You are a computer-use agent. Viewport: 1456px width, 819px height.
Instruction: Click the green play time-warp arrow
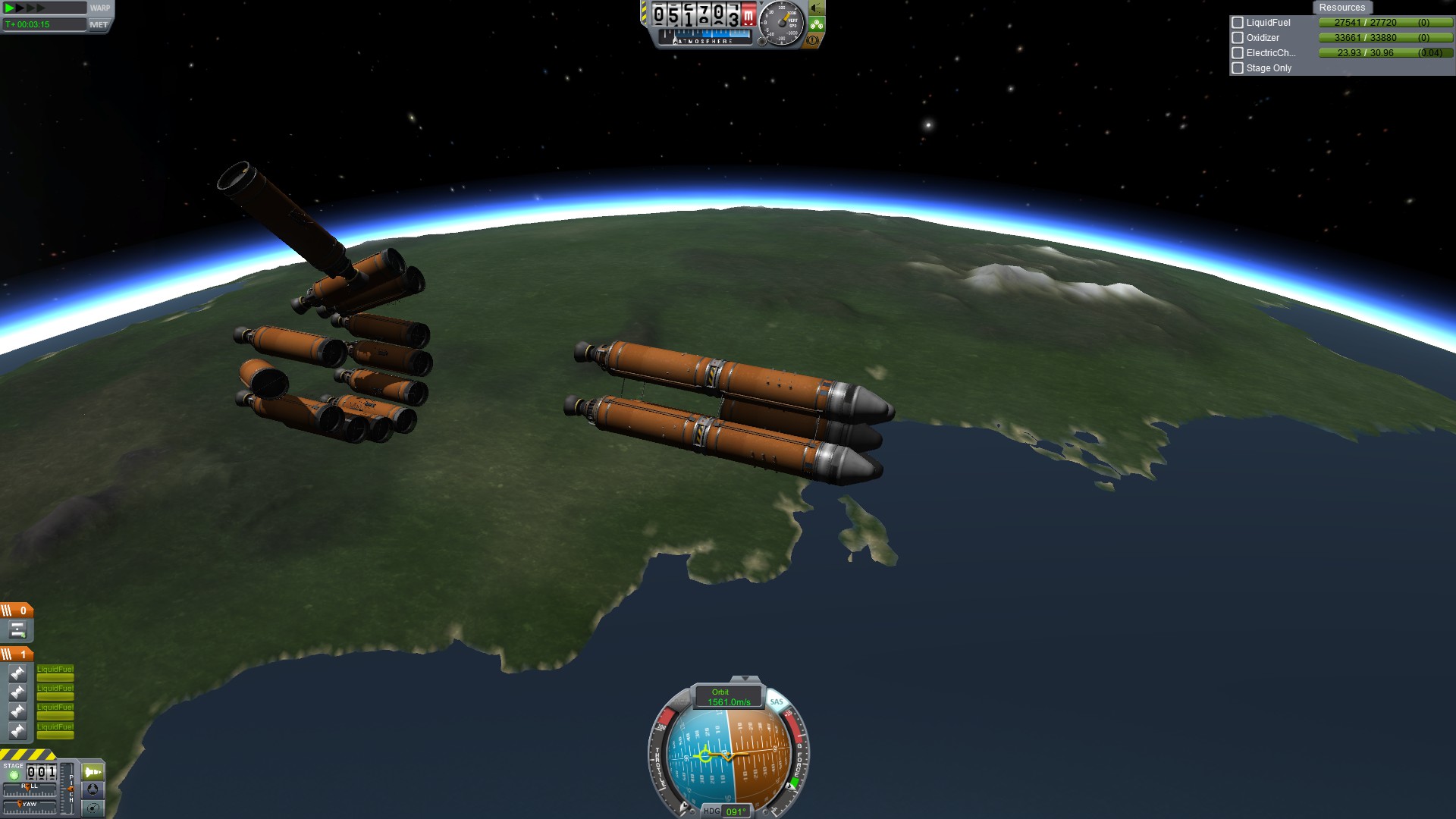(10, 8)
